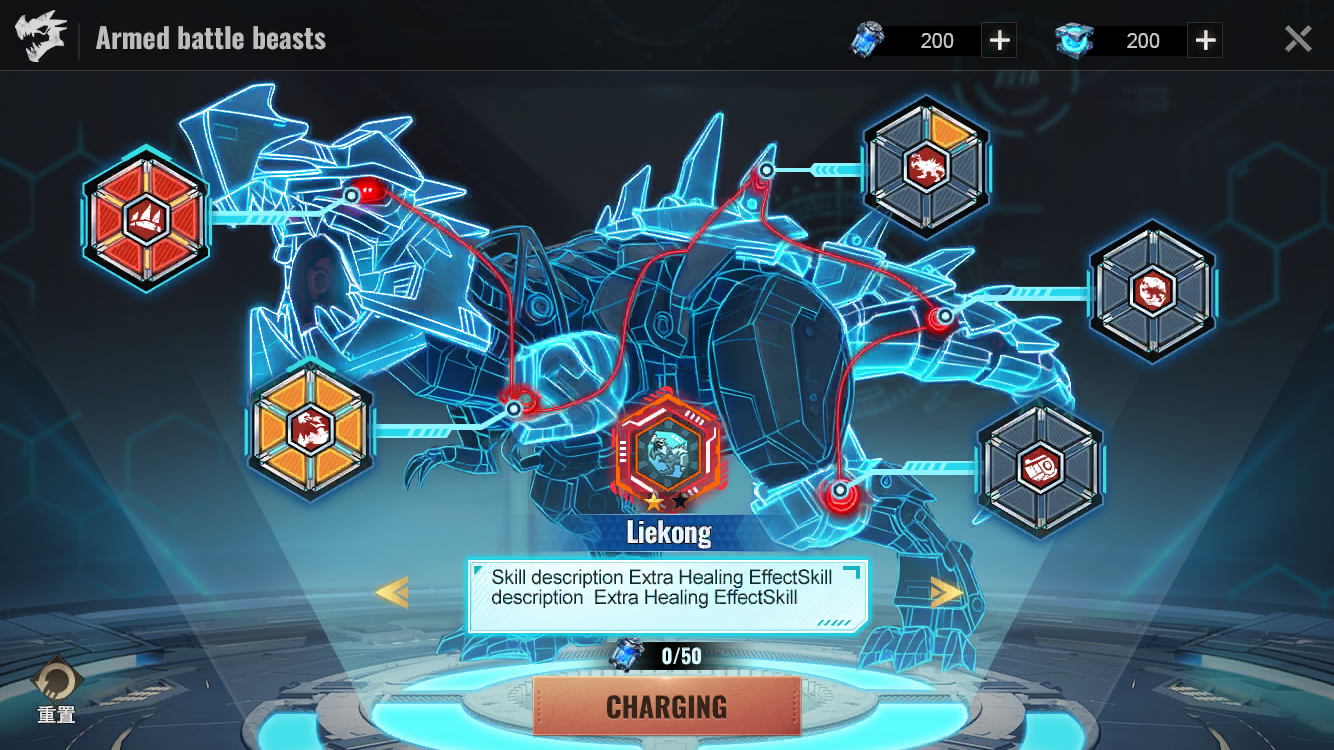
Task: Close the Armed battle beasts screen
Action: click(1297, 40)
